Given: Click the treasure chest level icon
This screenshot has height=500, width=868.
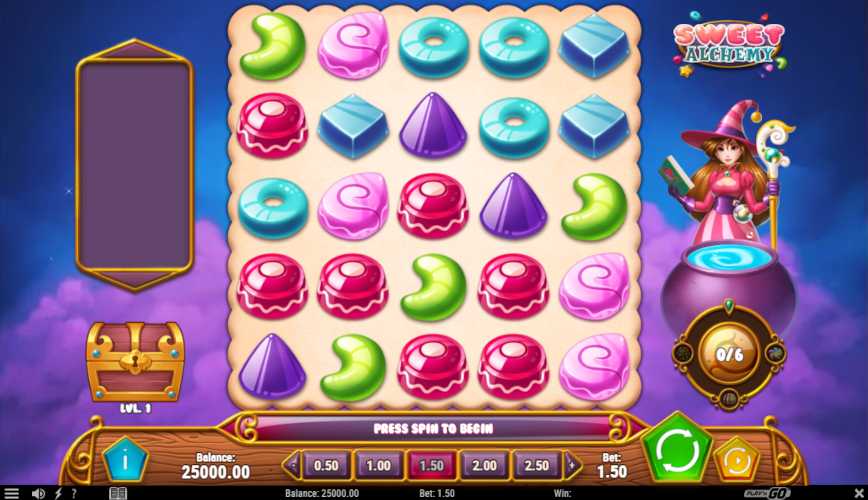Looking at the screenshot, I should [x=134, y=361].
